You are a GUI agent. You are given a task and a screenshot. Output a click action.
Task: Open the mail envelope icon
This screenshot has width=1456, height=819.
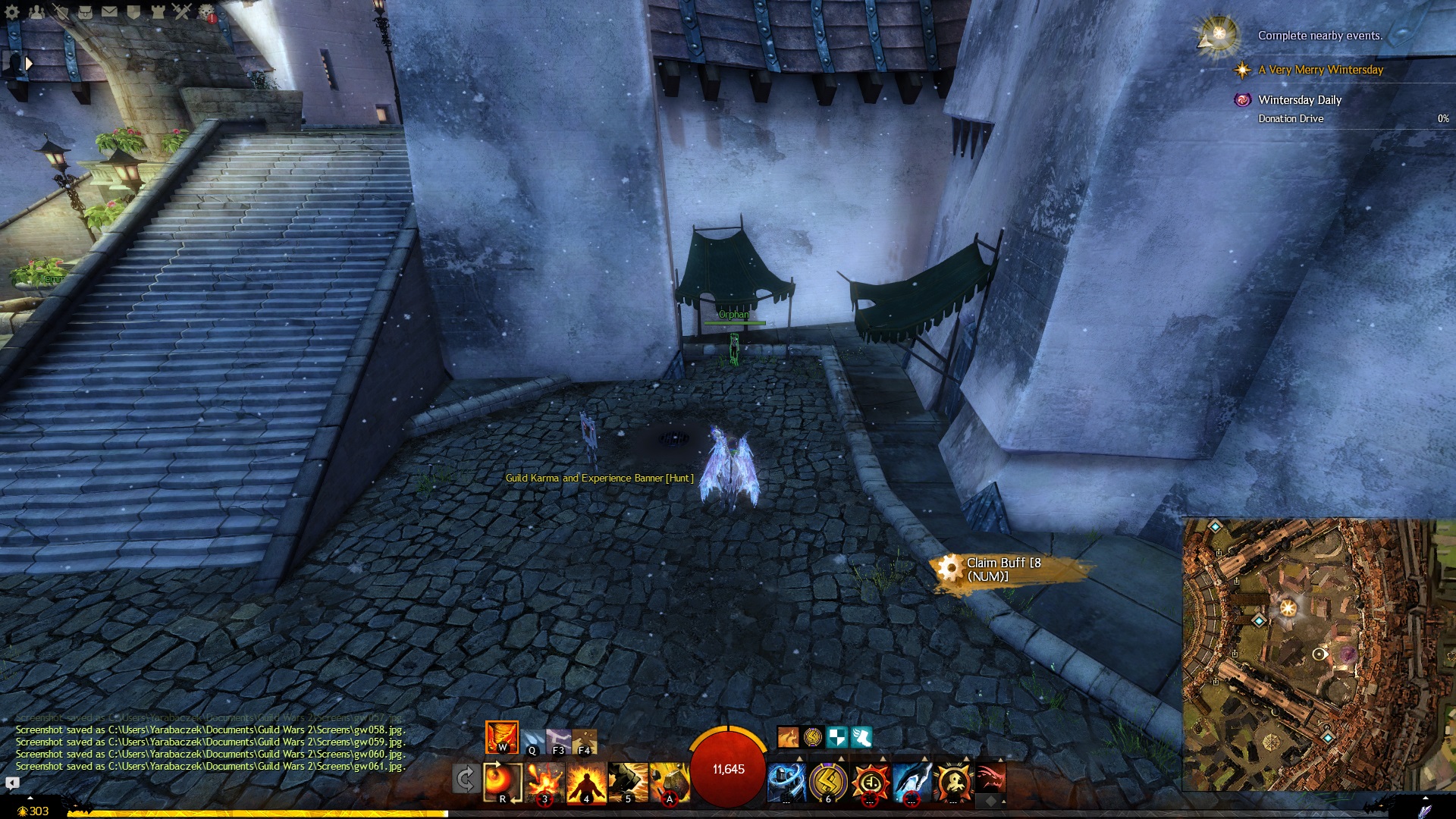109,12
